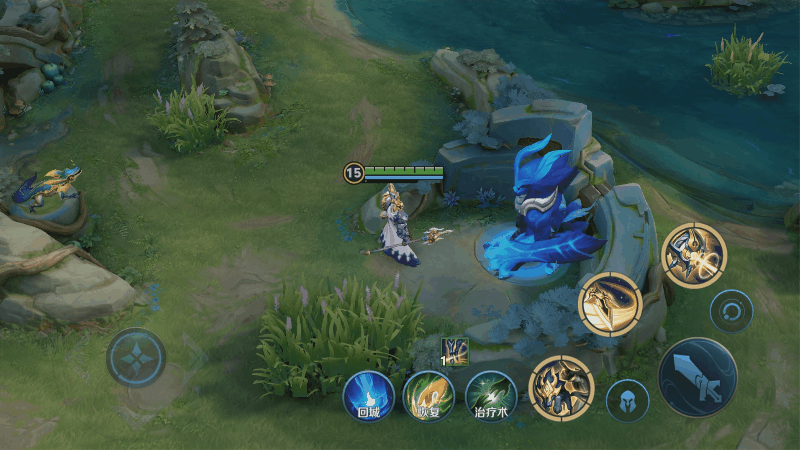Click the circular arrow refresh button
This screenshot has width=800, height=450.
point(731,311)
